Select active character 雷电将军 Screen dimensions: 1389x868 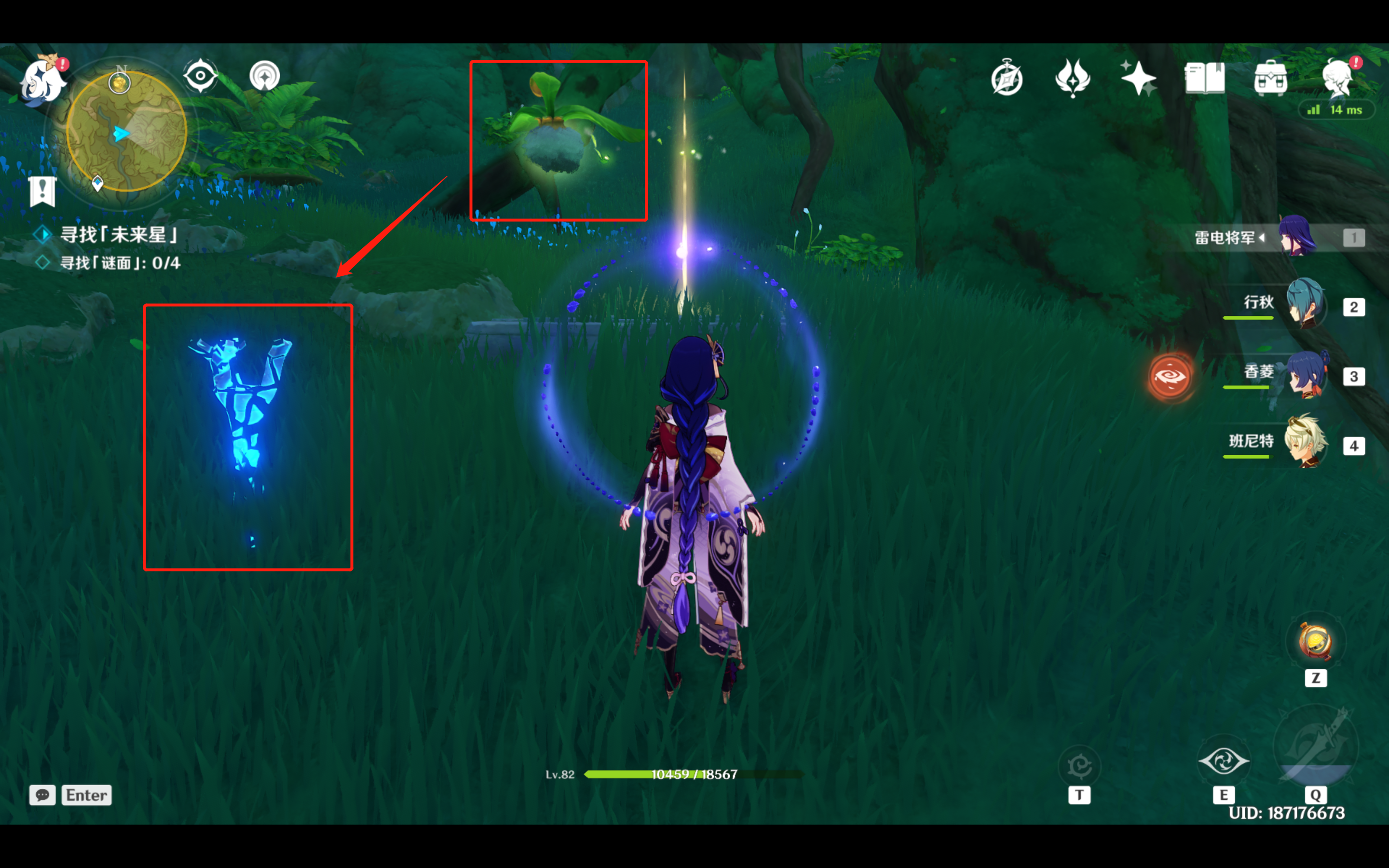1297,236
